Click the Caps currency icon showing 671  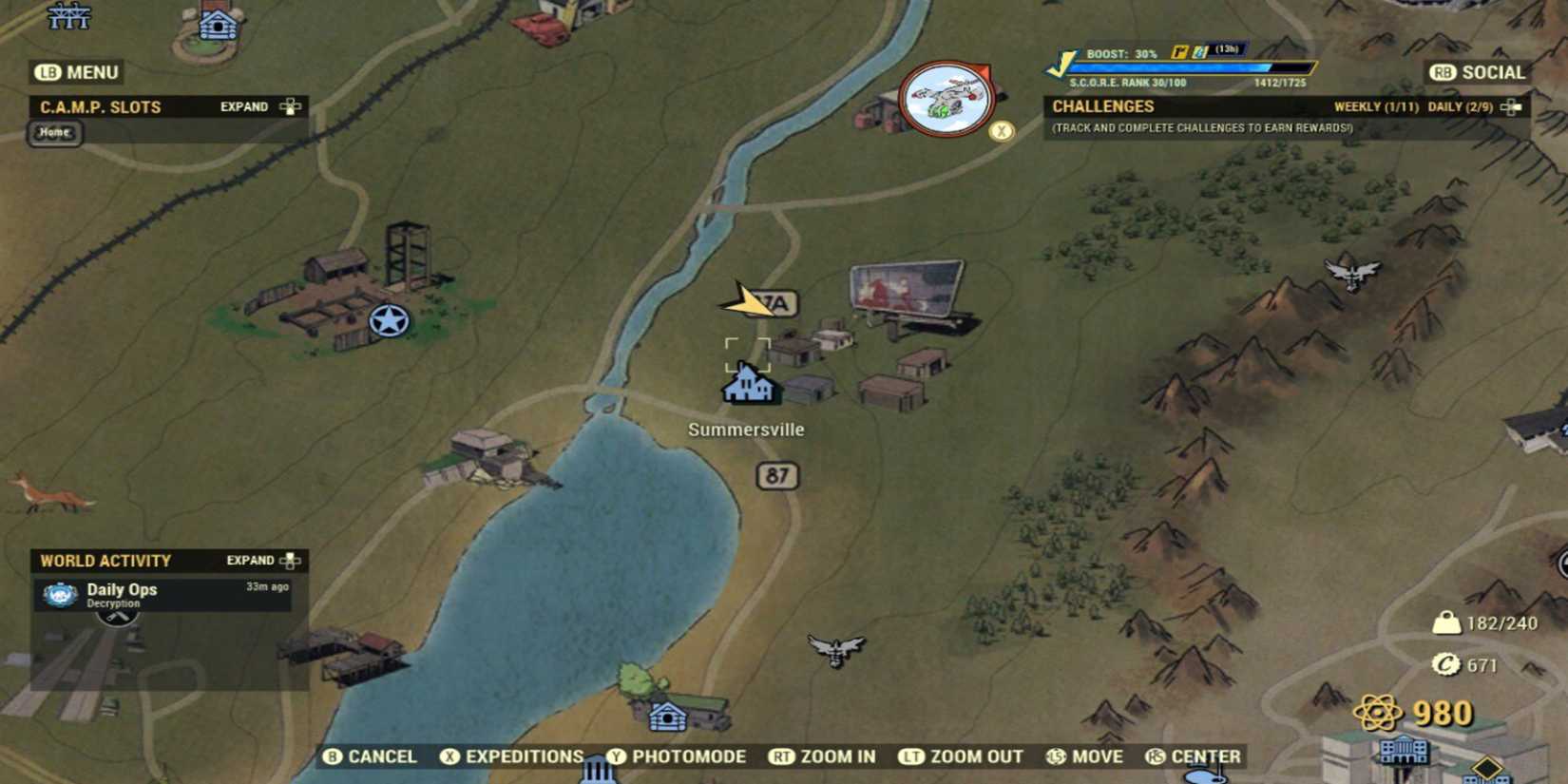click(1446, 666)
